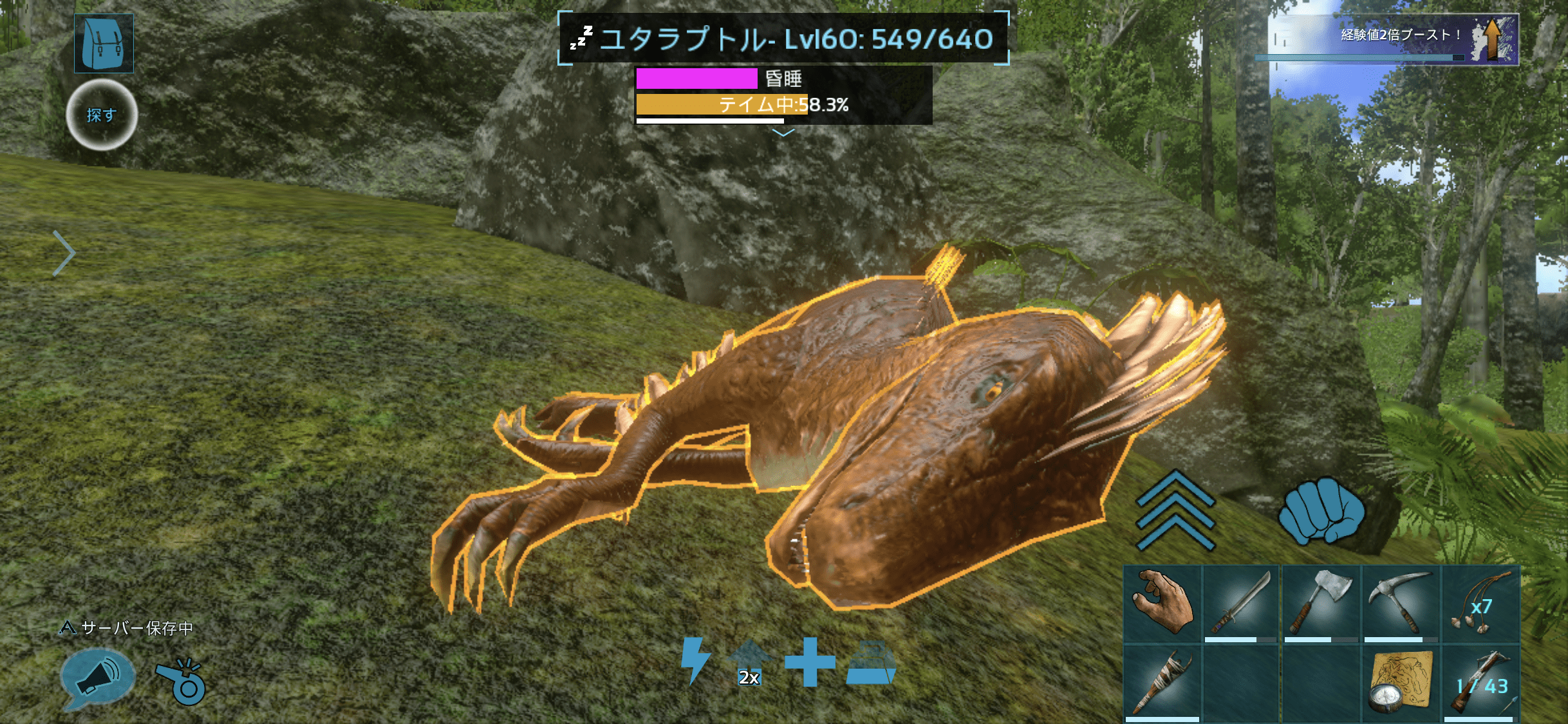Equip the metal pickaxe
Screen dimensions: 1568x724
(x=1401, y=604)
